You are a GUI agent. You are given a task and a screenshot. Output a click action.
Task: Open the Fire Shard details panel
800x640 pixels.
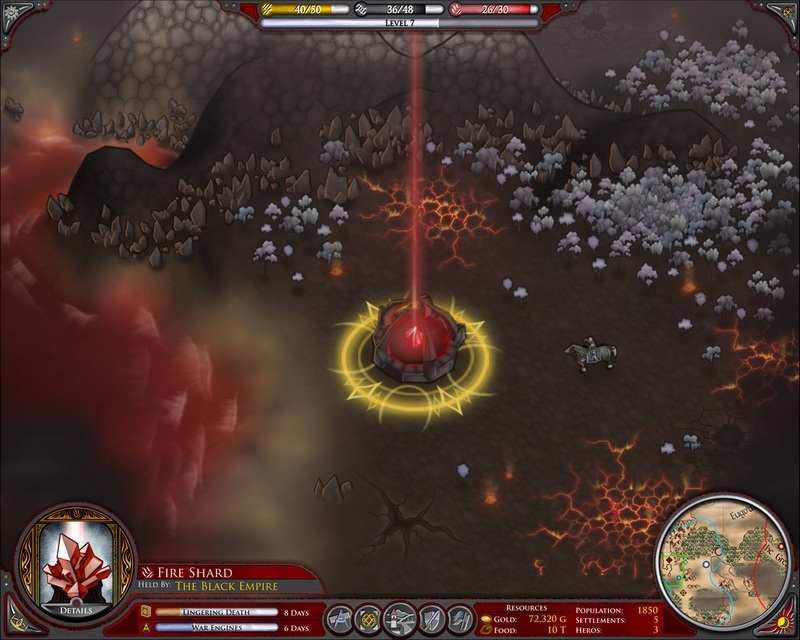pos(75,608)
